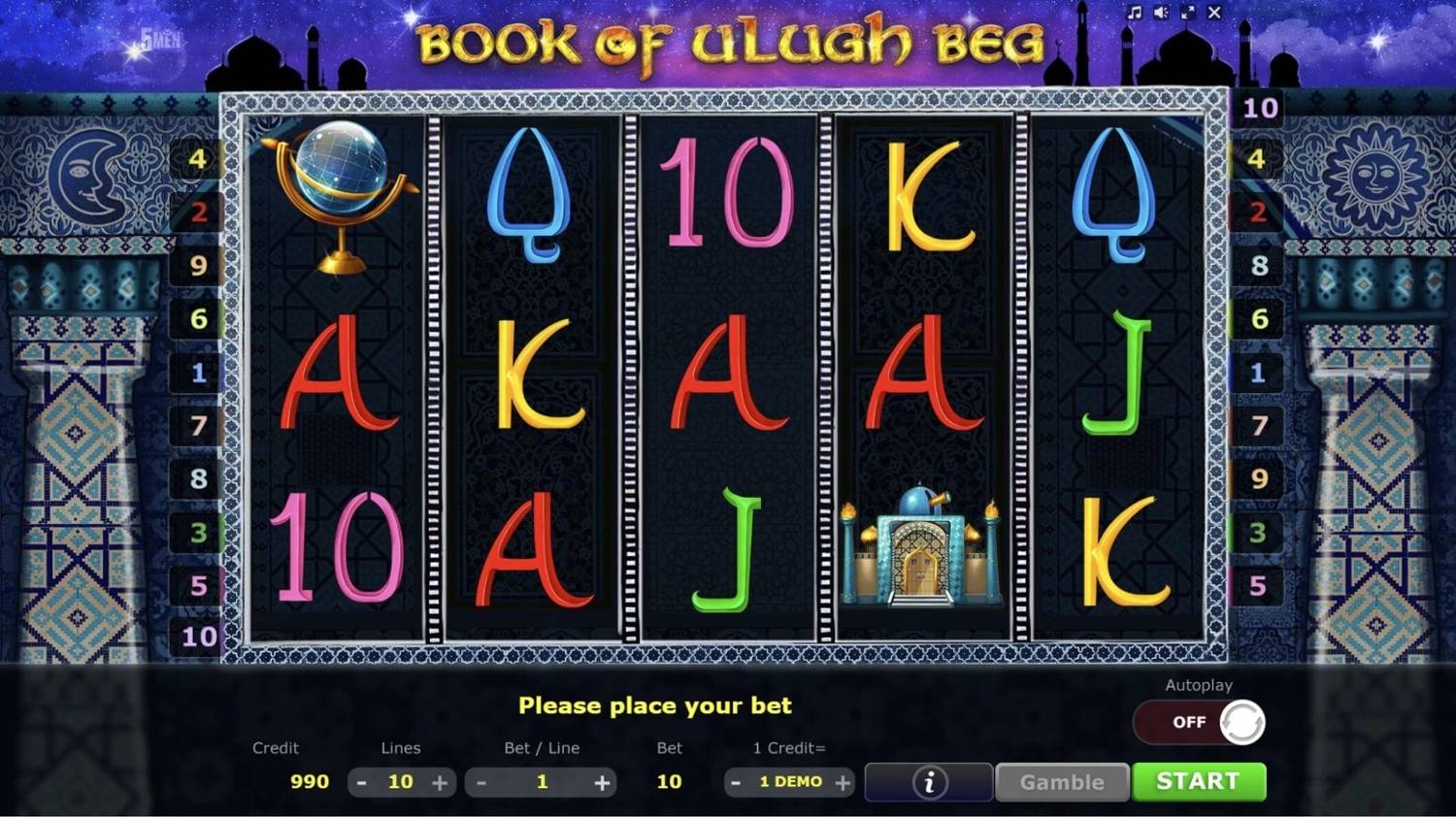Select payline 10 on the left panel
This screenshot has height=817, width=1456.
[201, 637]
